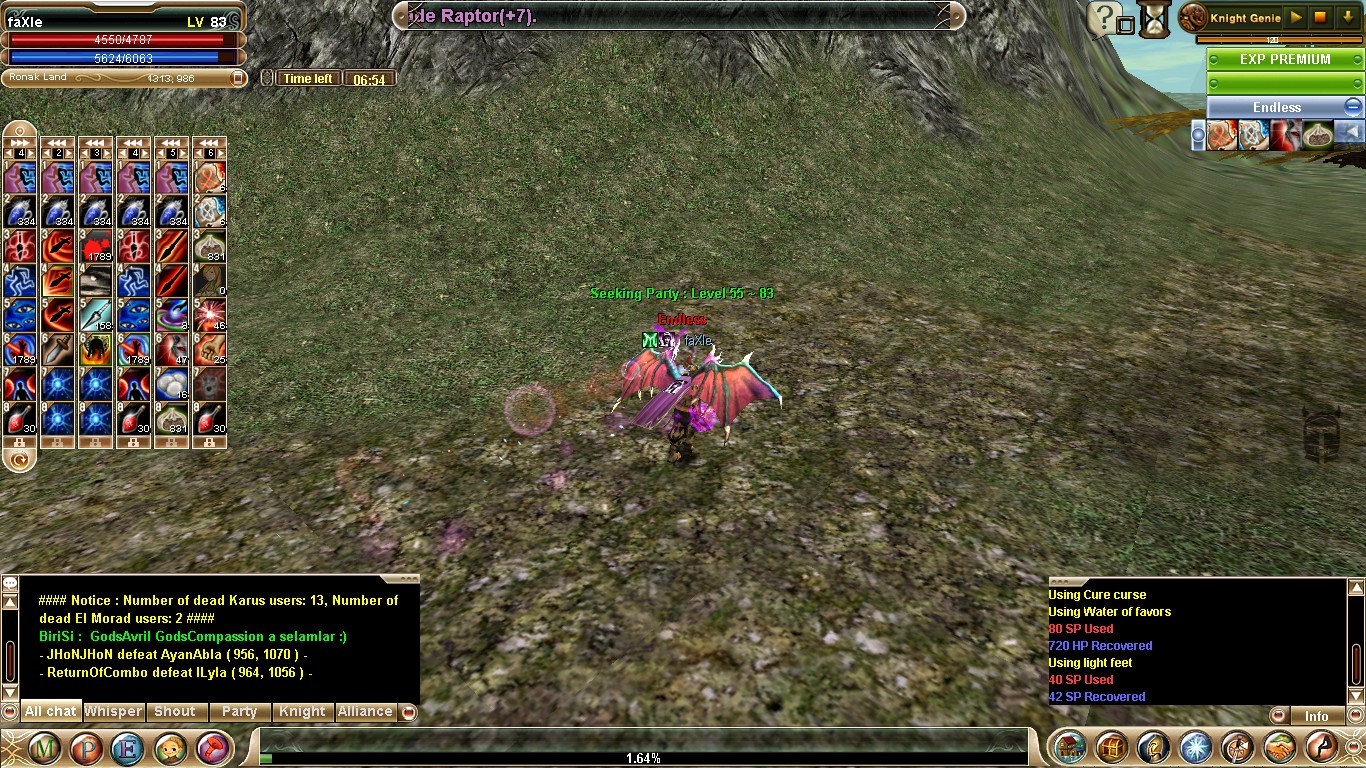Viewport: 1366px width, 768px height.
Task: Click the EXP PREMIUM button
Action: pyautogui.click(x=1285, y=60)
